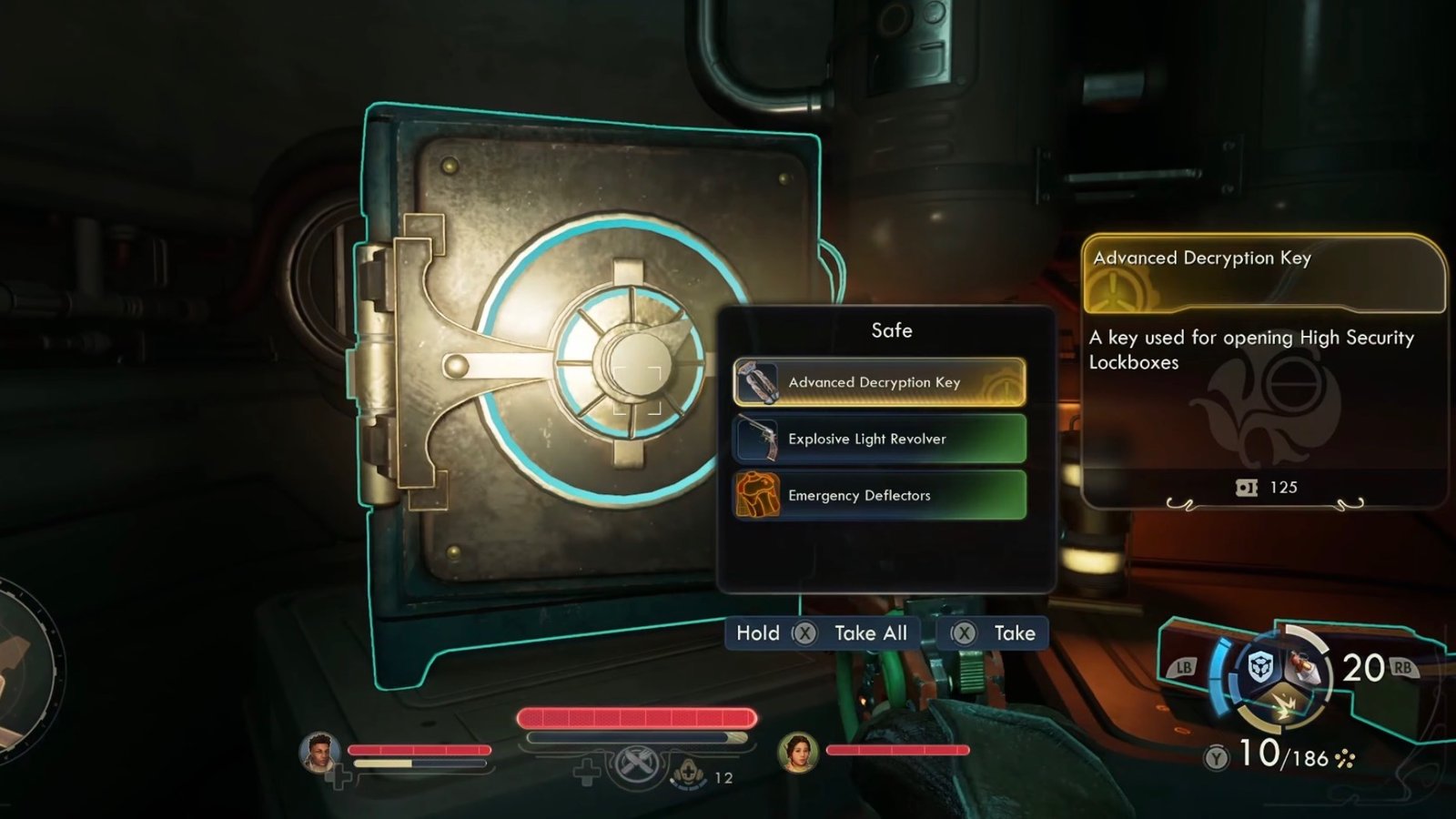The width and height of the screenshot is (1456, 819).
Task: Click the cube shield armor icon in weapon wheel
Action: coord(1259,666)
